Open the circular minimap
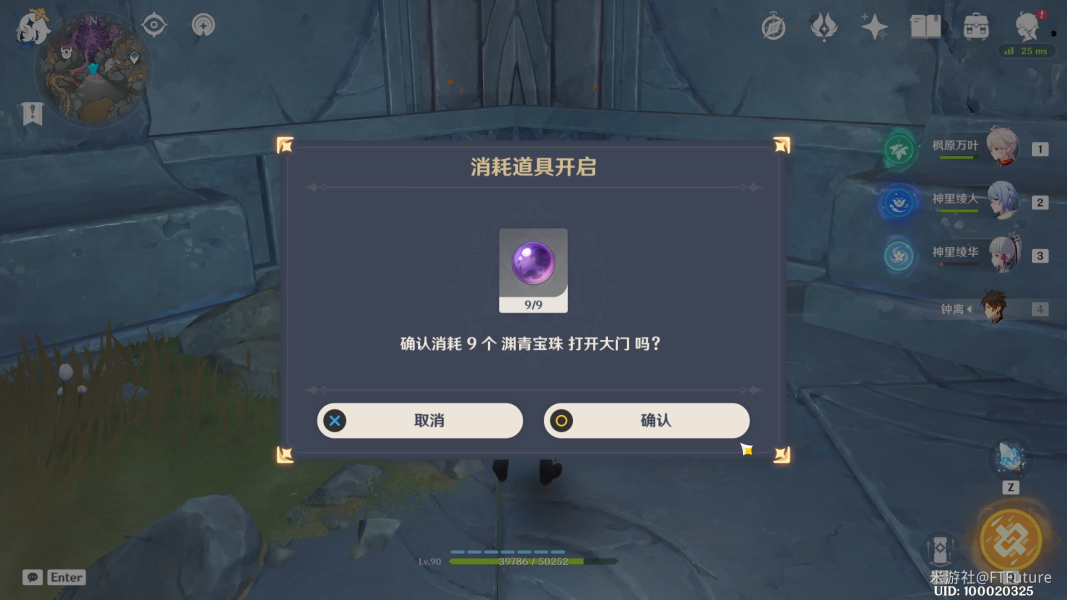This screenshot has height=600, width=1067. pyautogui.click(x=93, y=68)
